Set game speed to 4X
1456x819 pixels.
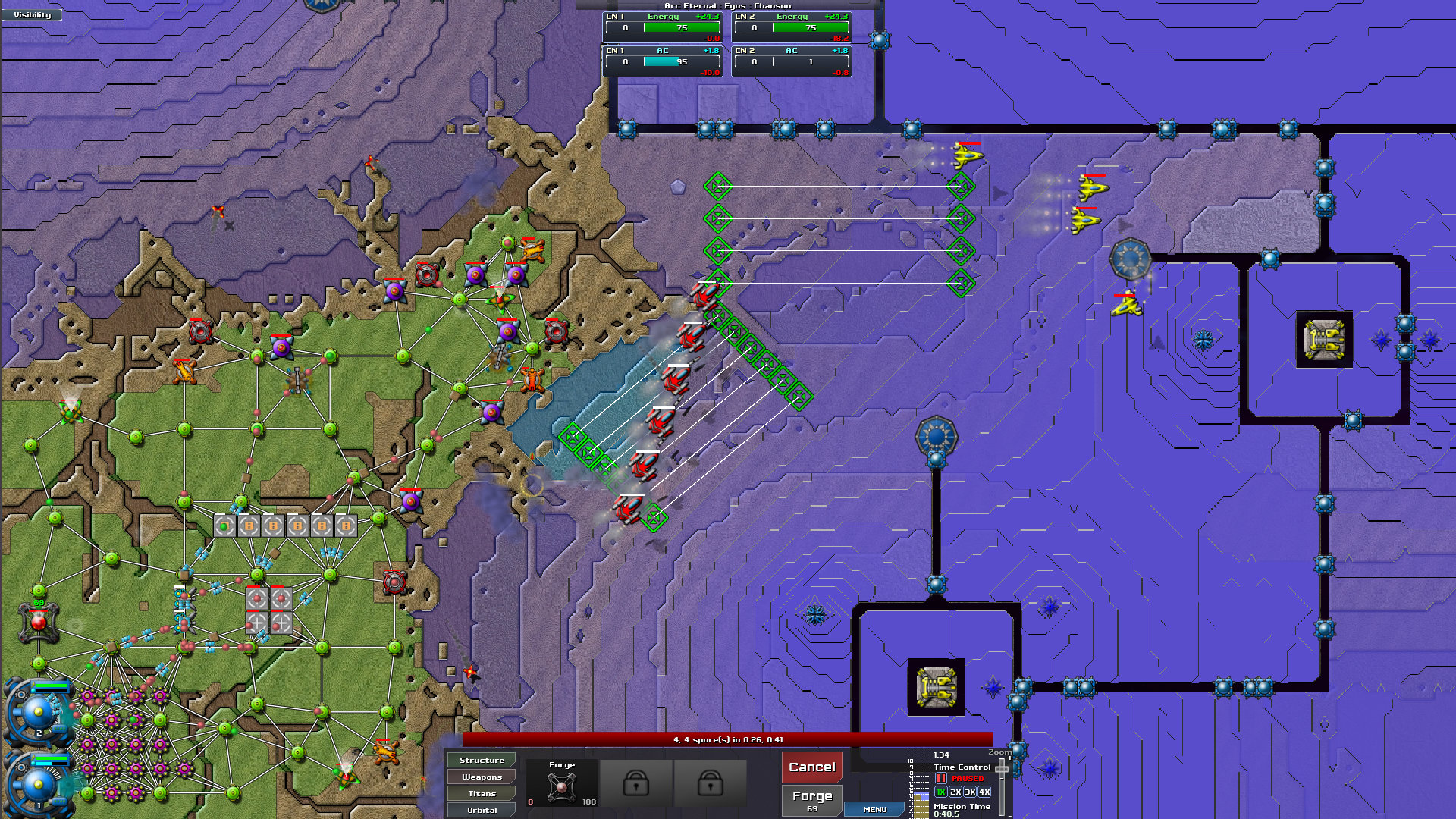984,792
